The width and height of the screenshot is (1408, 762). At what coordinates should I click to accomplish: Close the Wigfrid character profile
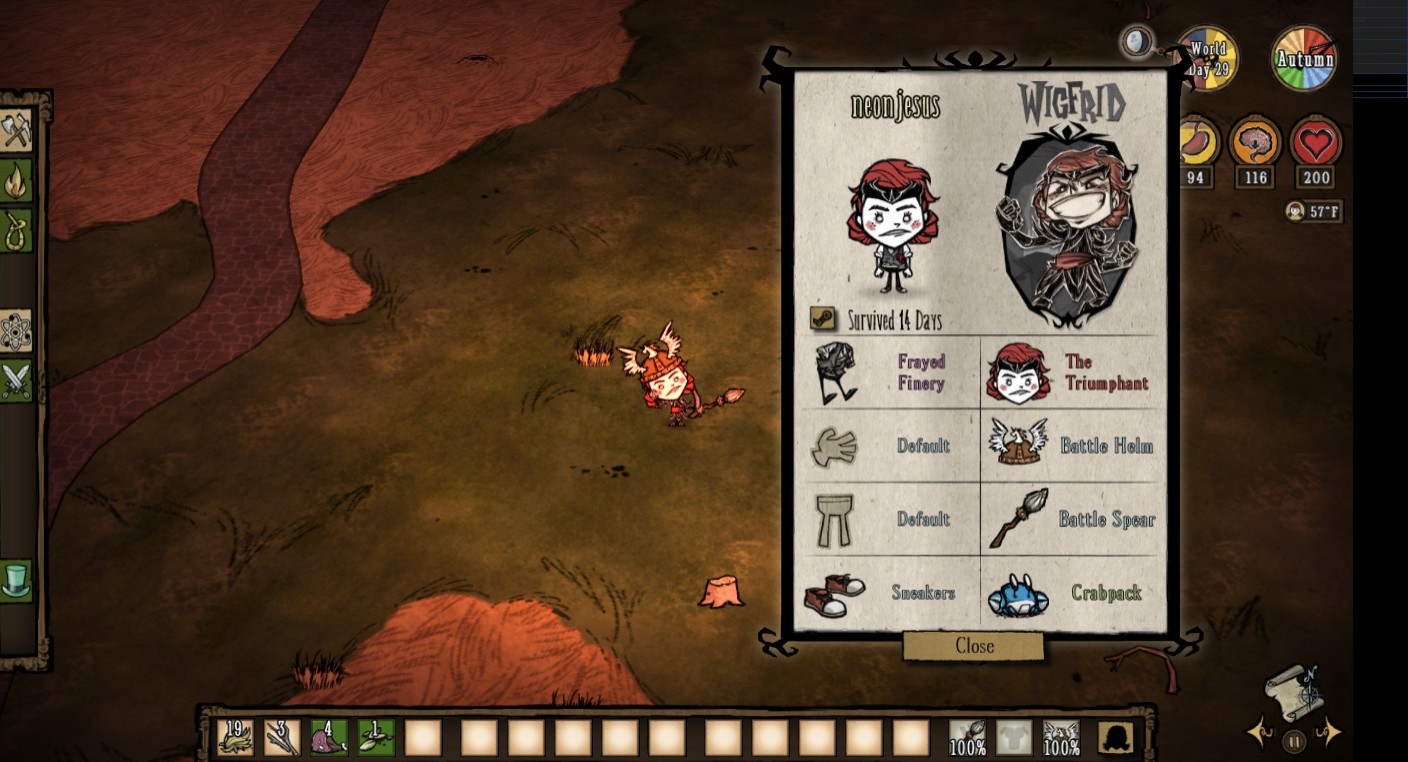[973, 646]
